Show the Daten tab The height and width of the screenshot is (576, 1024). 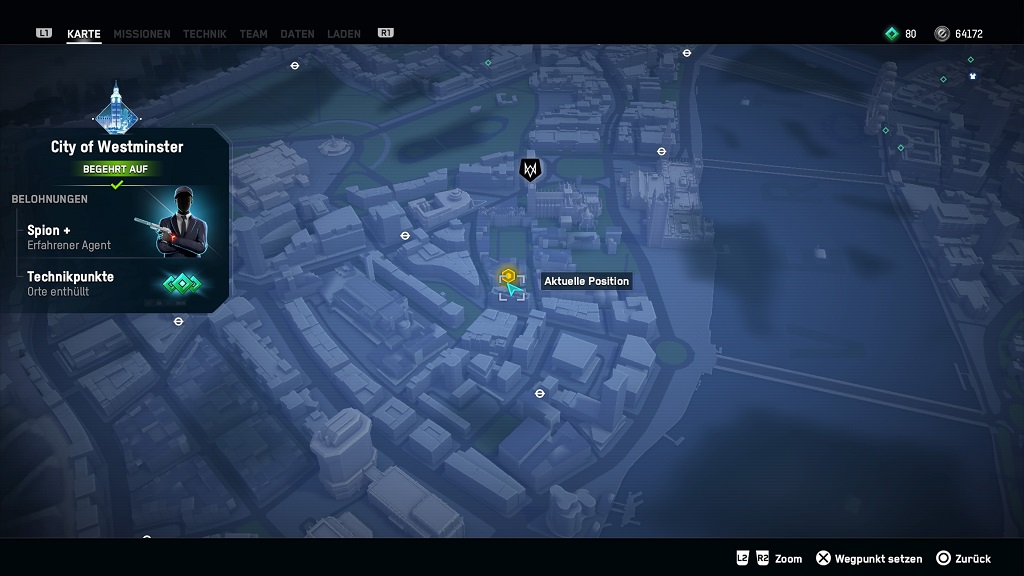point(297,34)
